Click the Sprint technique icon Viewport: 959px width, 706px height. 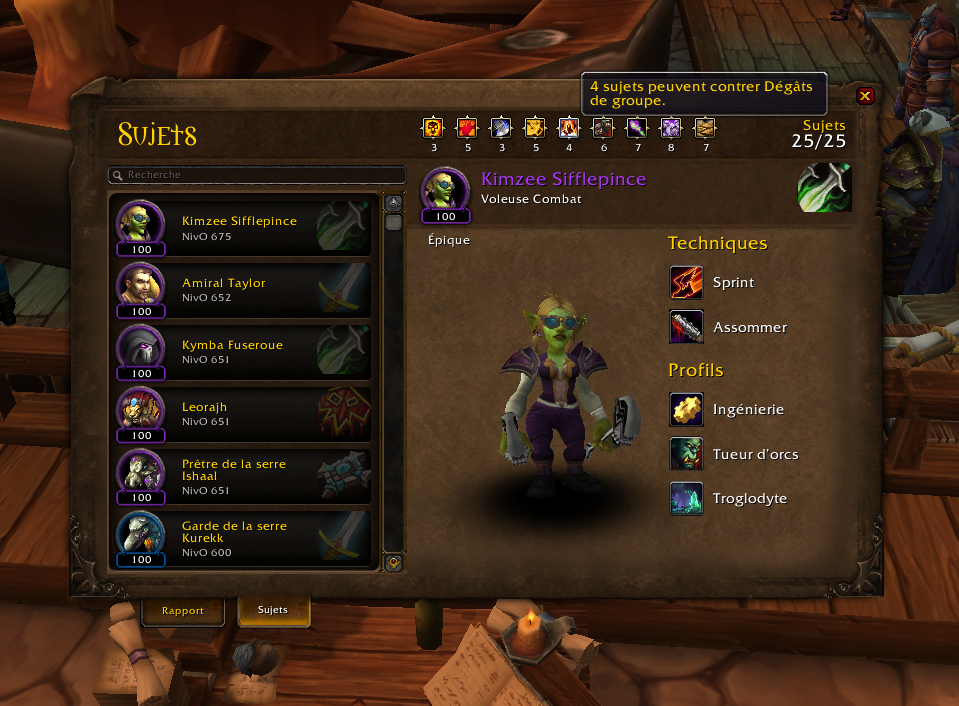[686, 283]
